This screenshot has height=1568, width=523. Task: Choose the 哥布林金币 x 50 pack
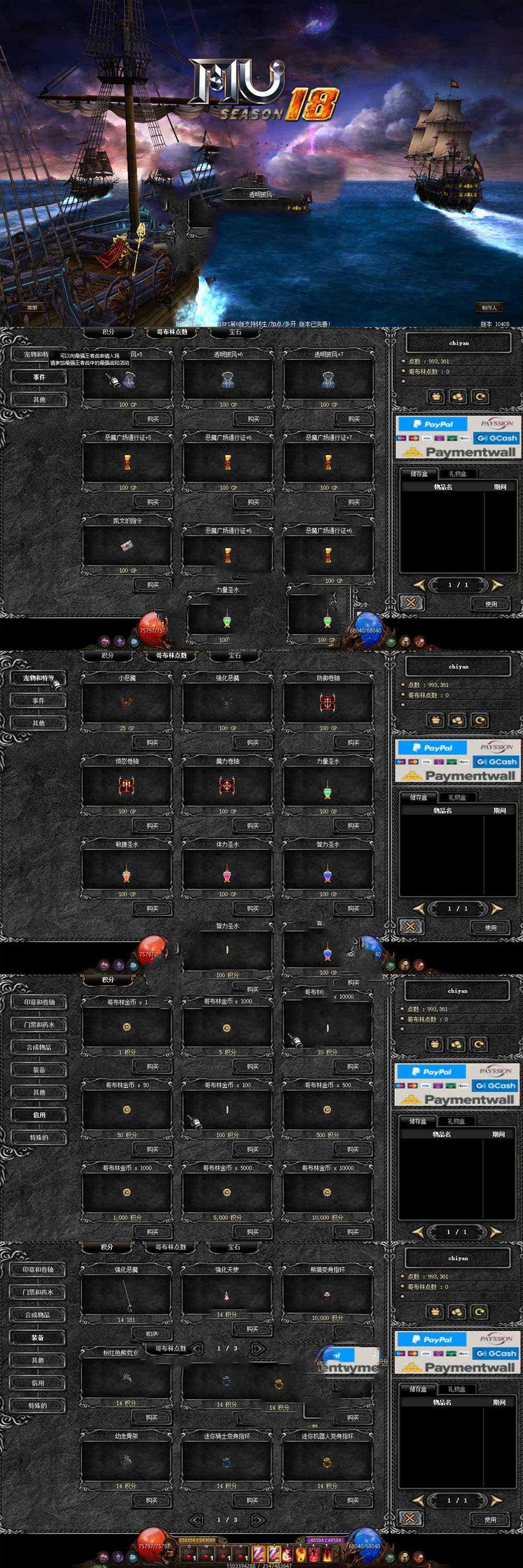tap(127, 1110)
